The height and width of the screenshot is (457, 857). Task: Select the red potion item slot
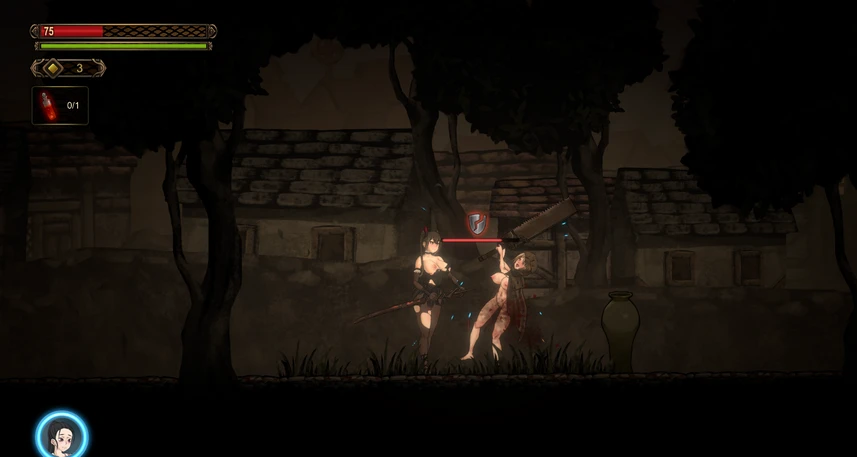60,105
